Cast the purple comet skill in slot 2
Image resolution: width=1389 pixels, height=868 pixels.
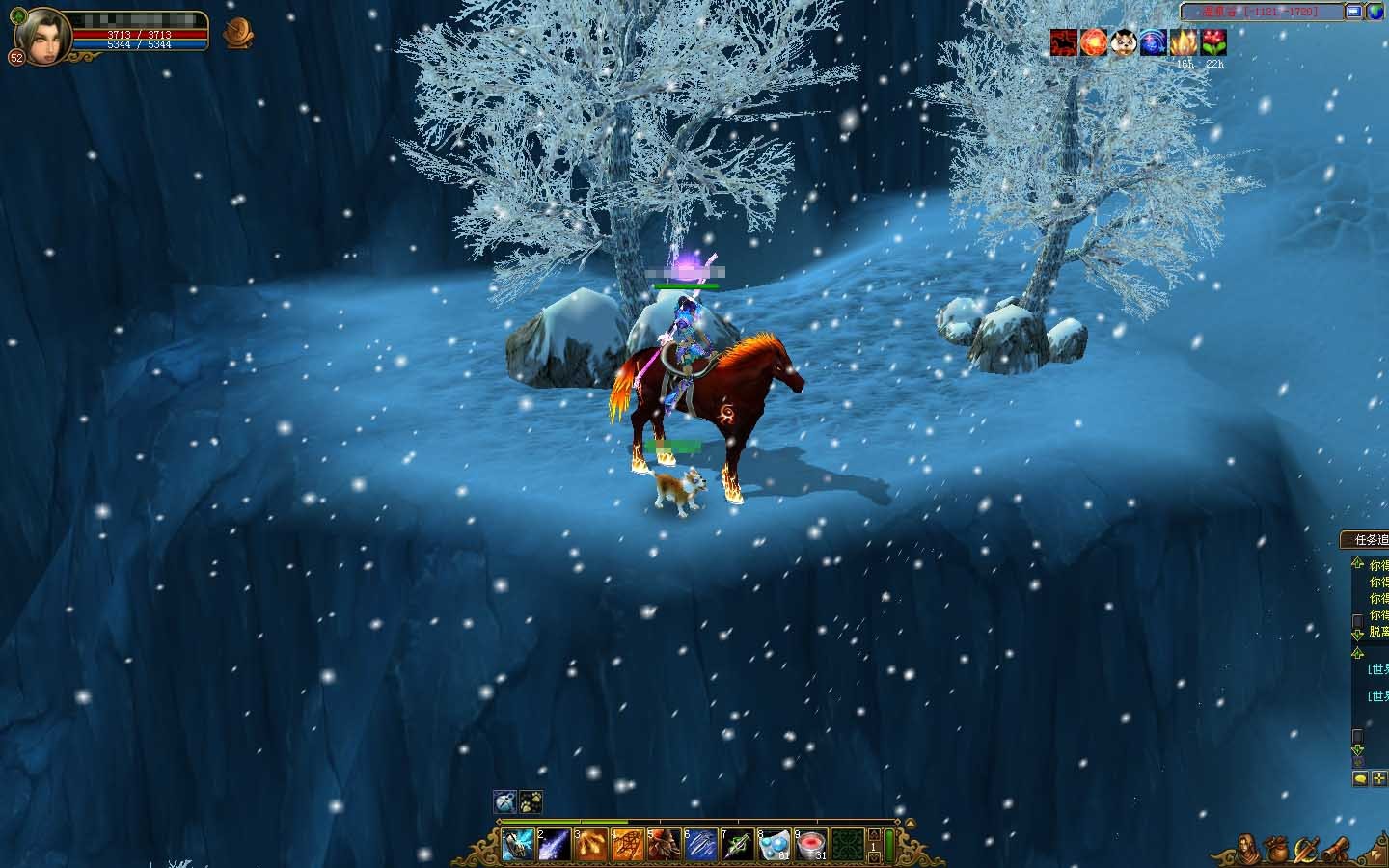pos(554,846)
